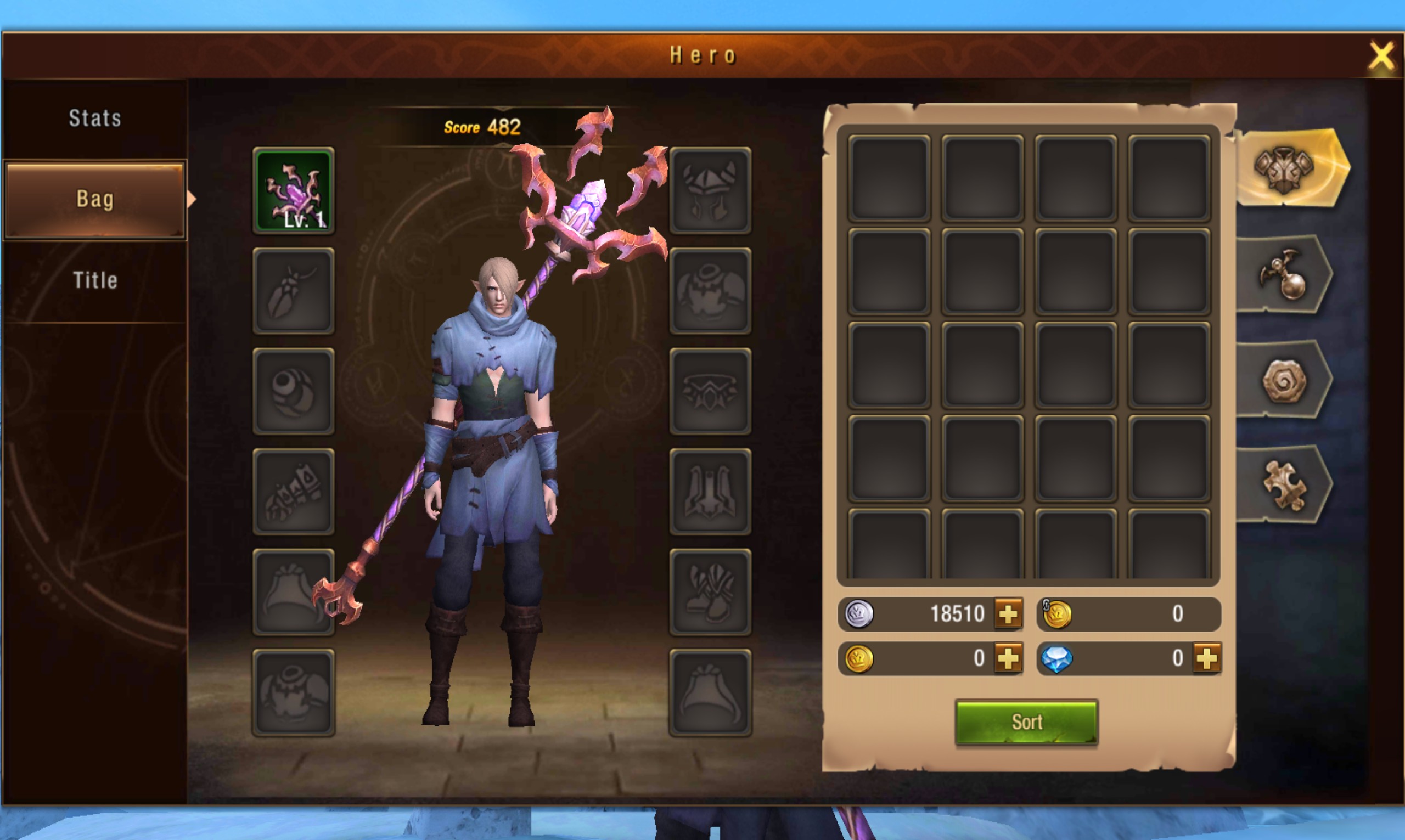Viewport: 1405px width, 840px height.
Task: Sort the bag items
Action: tap(1026, 722)
